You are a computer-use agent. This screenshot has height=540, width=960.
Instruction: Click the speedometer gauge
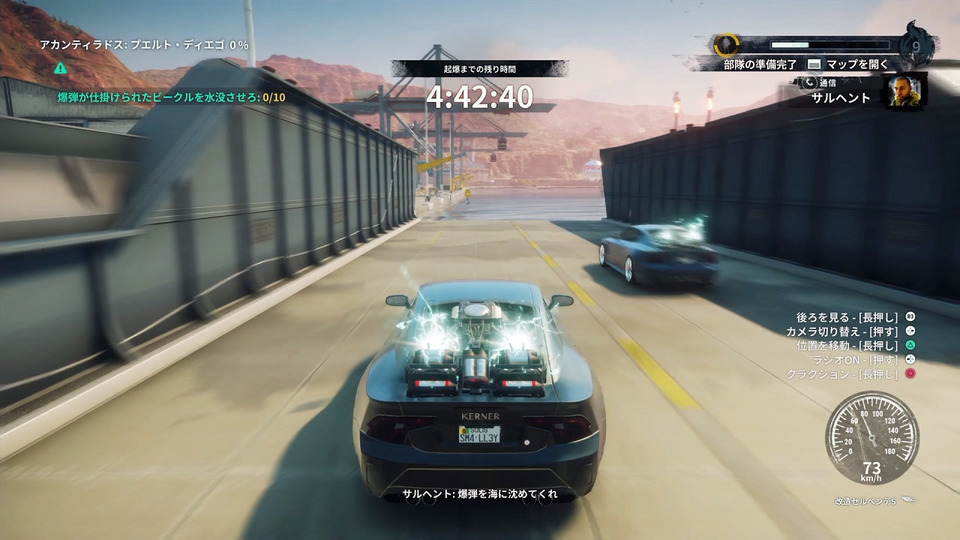click(872, 438)
